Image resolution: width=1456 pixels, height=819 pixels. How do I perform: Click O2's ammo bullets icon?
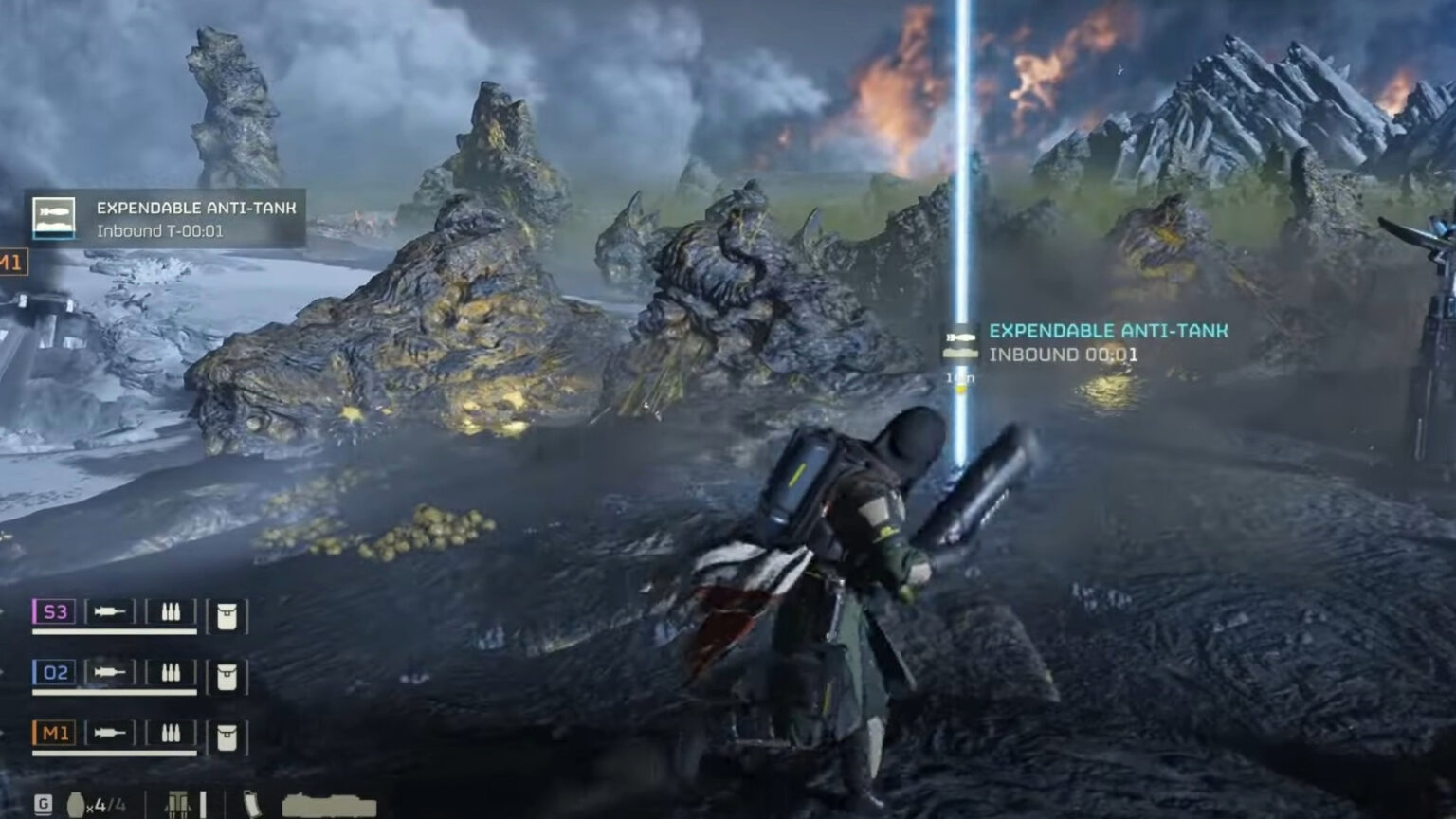[x=172, y=673]
